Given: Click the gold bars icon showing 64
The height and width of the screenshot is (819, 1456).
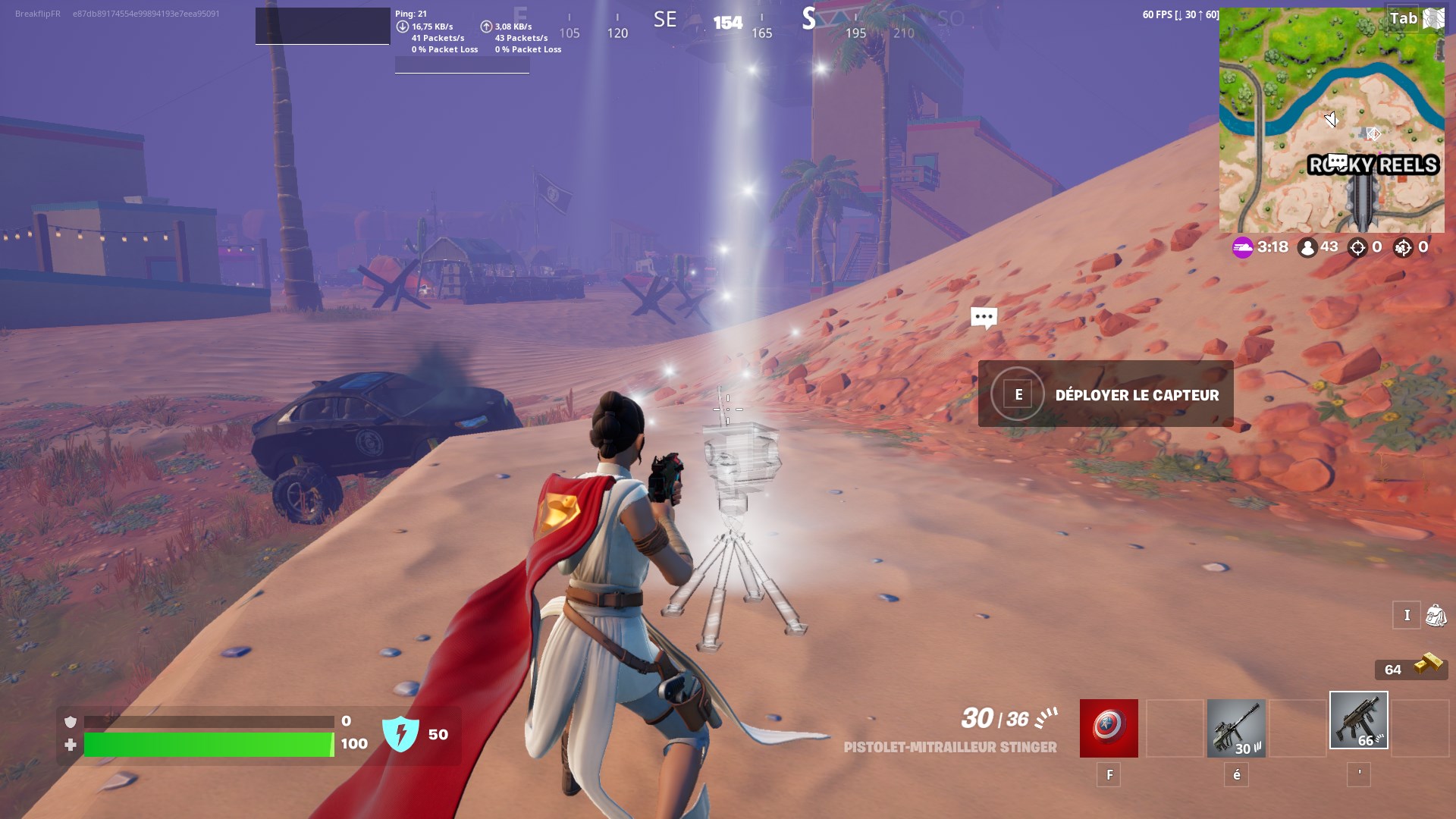Looking at the screenshot, I should [1425, 669].
